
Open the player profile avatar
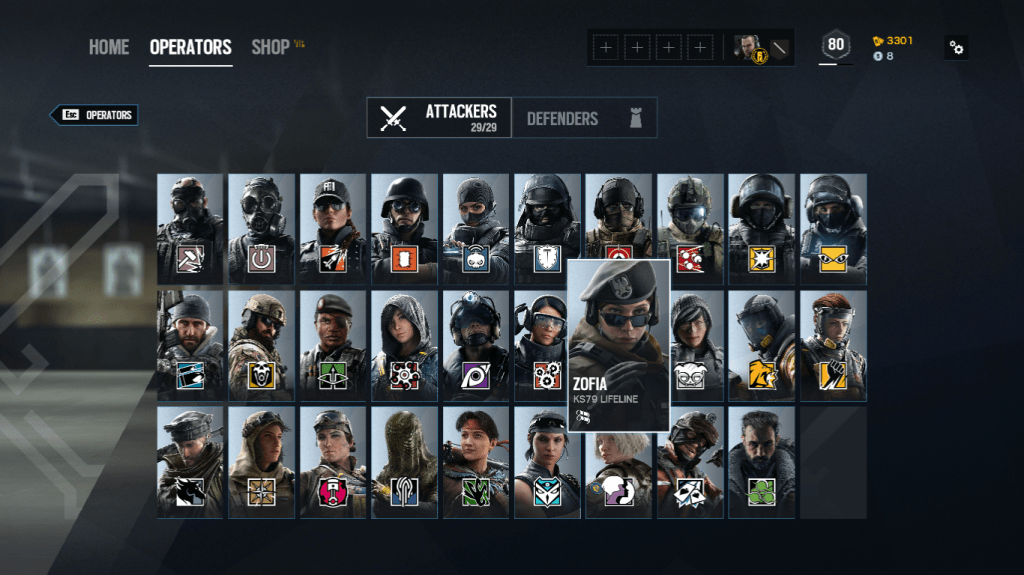pyautogui.click(x=748, y=47)
